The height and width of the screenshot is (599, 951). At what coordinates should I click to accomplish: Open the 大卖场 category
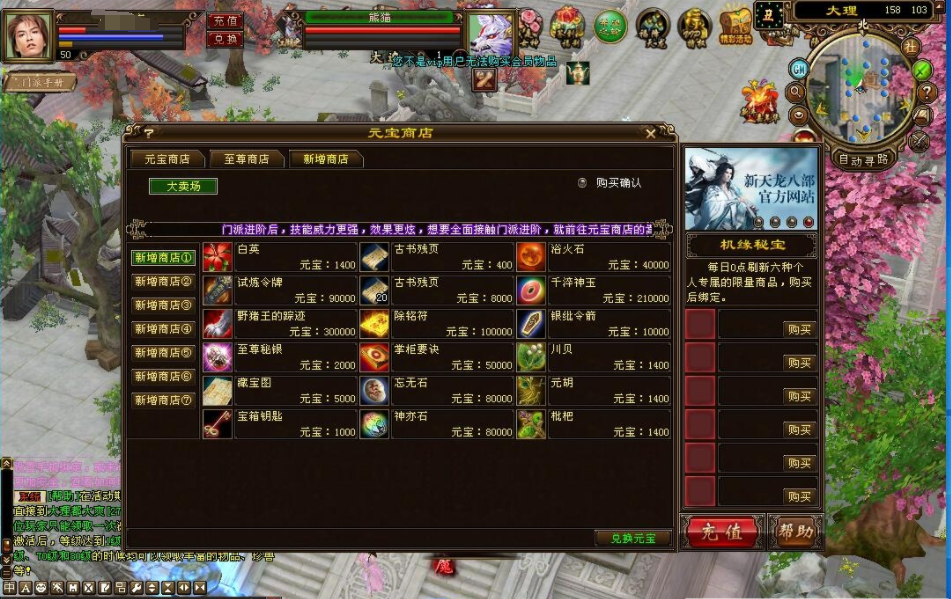[x=183, y=186]
